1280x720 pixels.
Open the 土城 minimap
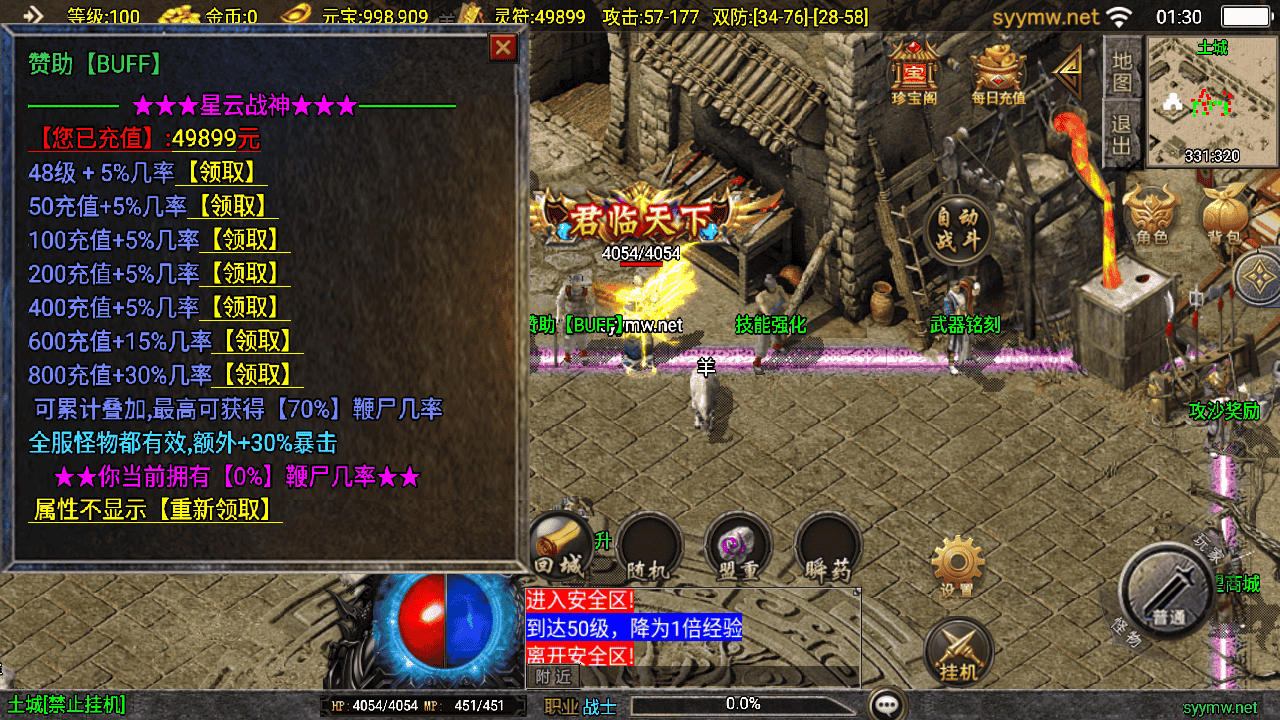(1212, 100)
